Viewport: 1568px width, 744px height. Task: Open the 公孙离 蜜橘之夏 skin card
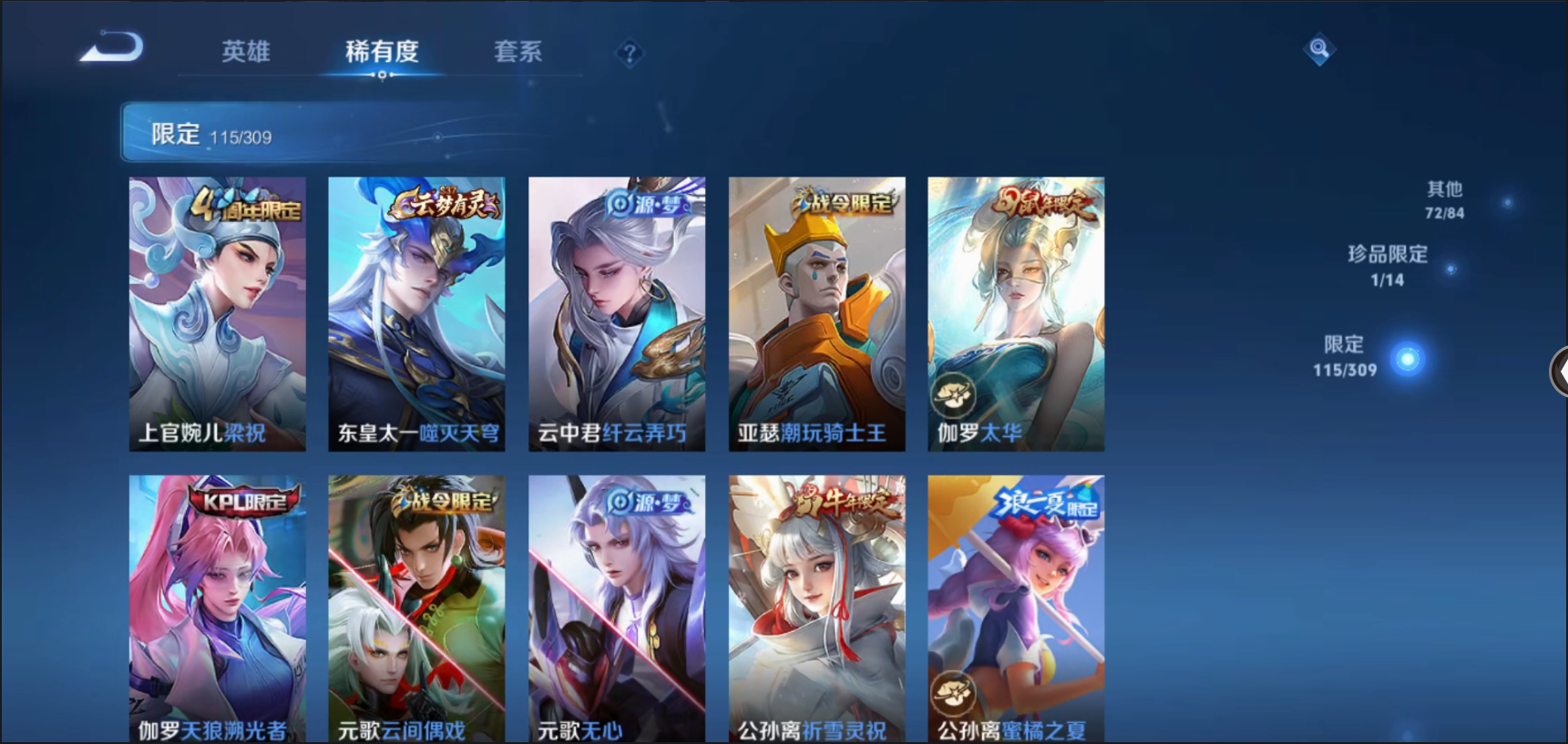(1016, 607)
